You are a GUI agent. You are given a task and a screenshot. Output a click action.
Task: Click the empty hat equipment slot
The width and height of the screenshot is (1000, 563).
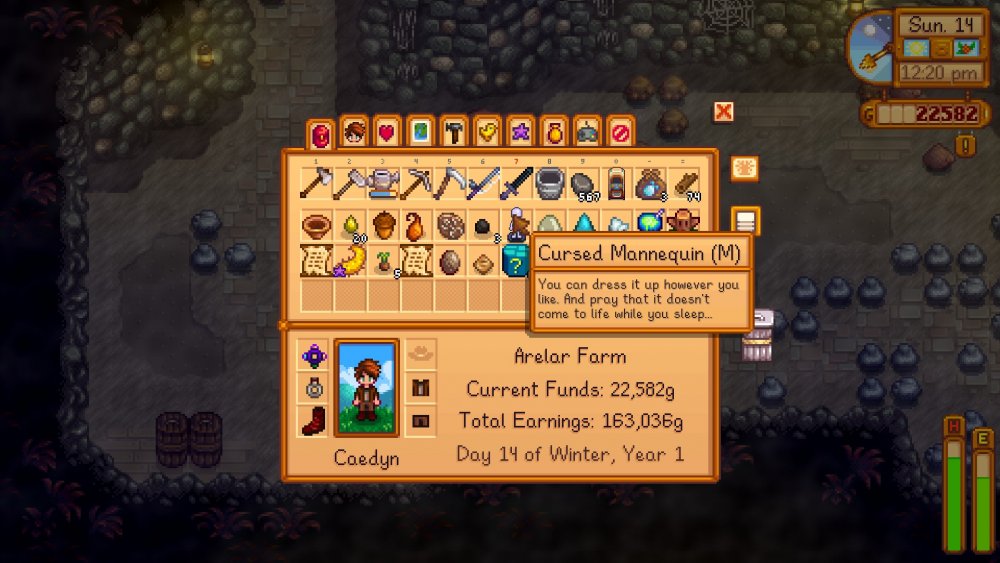tap(421, 353)
